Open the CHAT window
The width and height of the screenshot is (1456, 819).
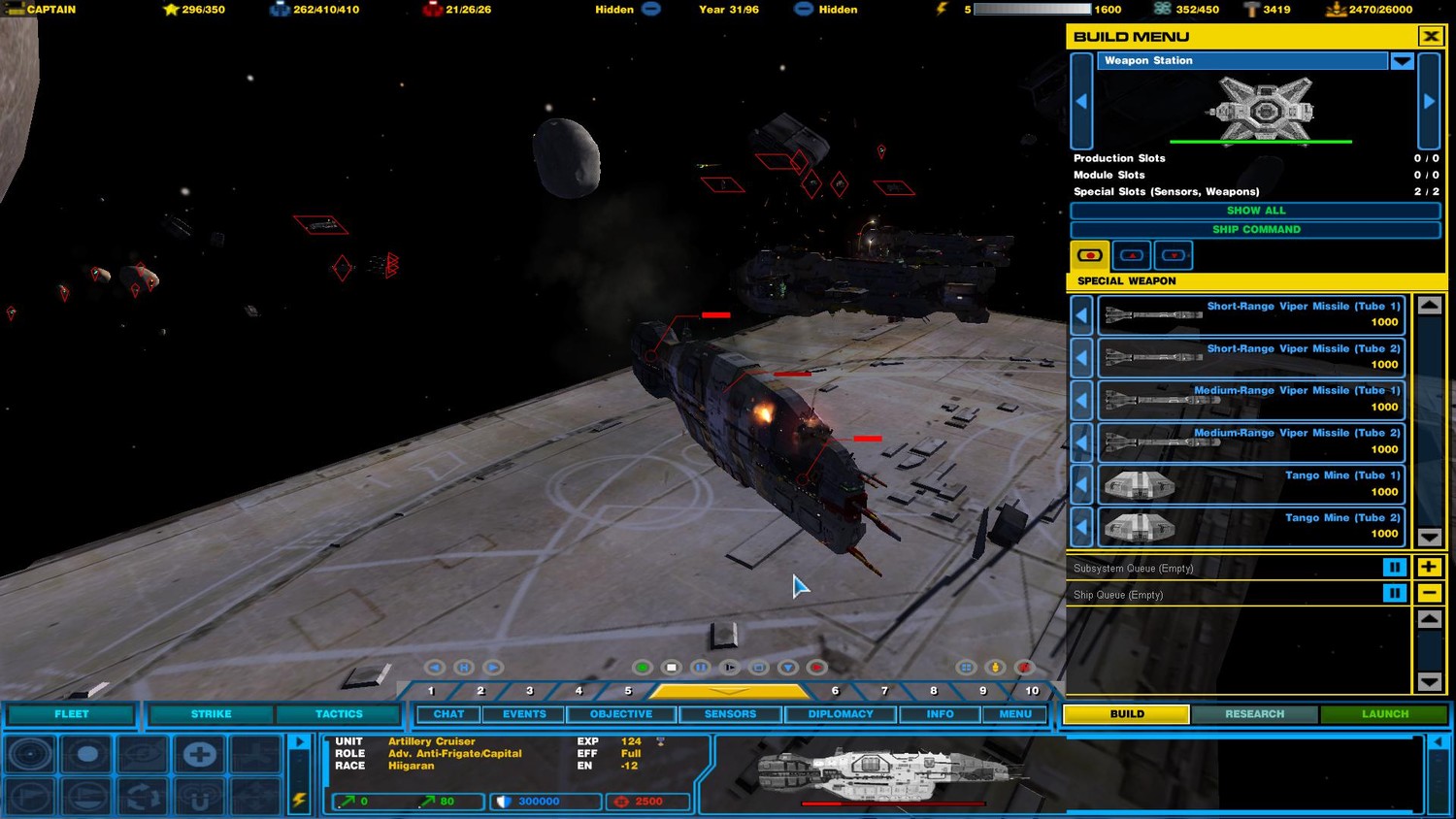[x=448, y=714]
